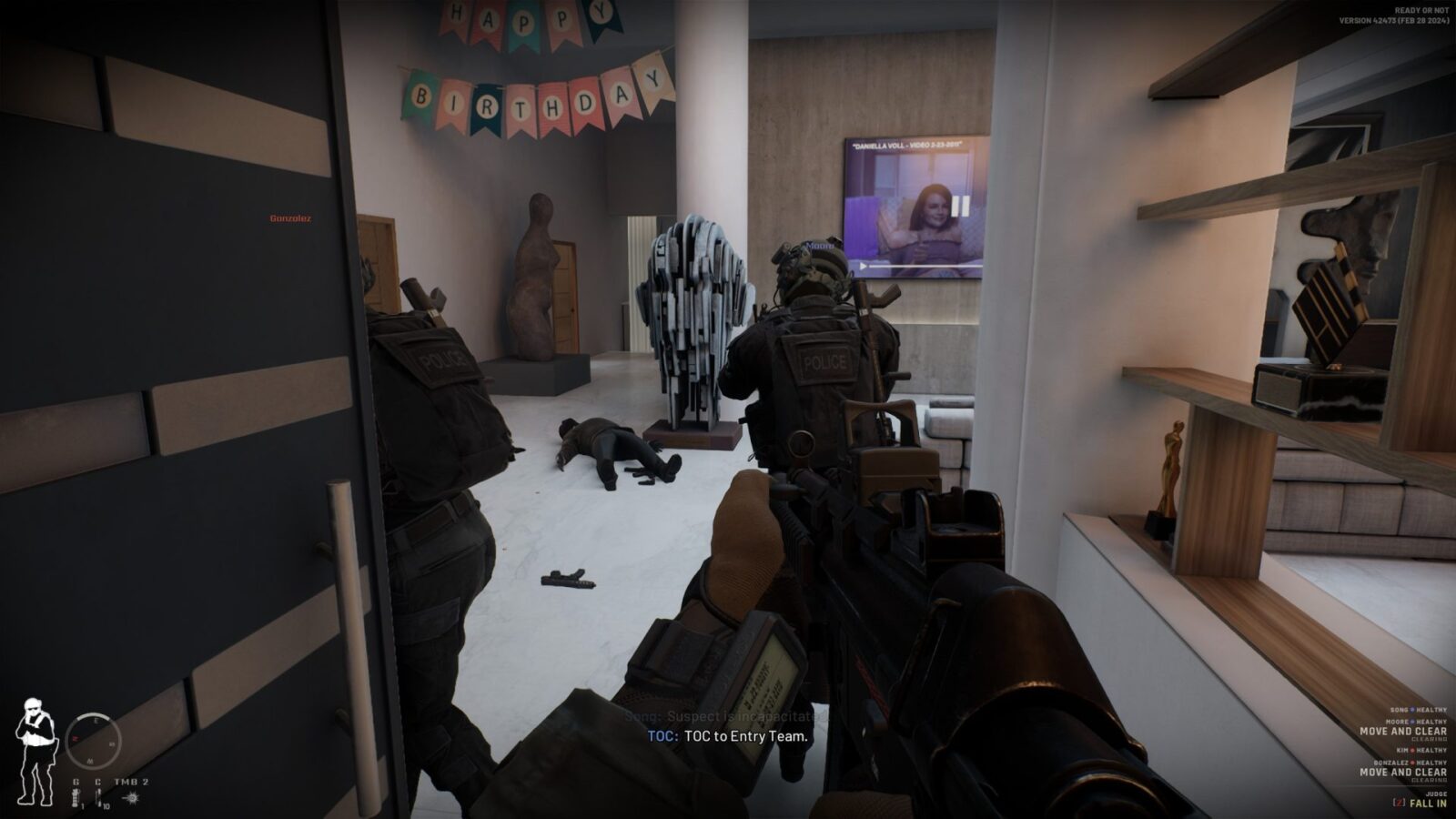Click Song's blue health status dot
1456x819 pixels.
coord(1412,710)
